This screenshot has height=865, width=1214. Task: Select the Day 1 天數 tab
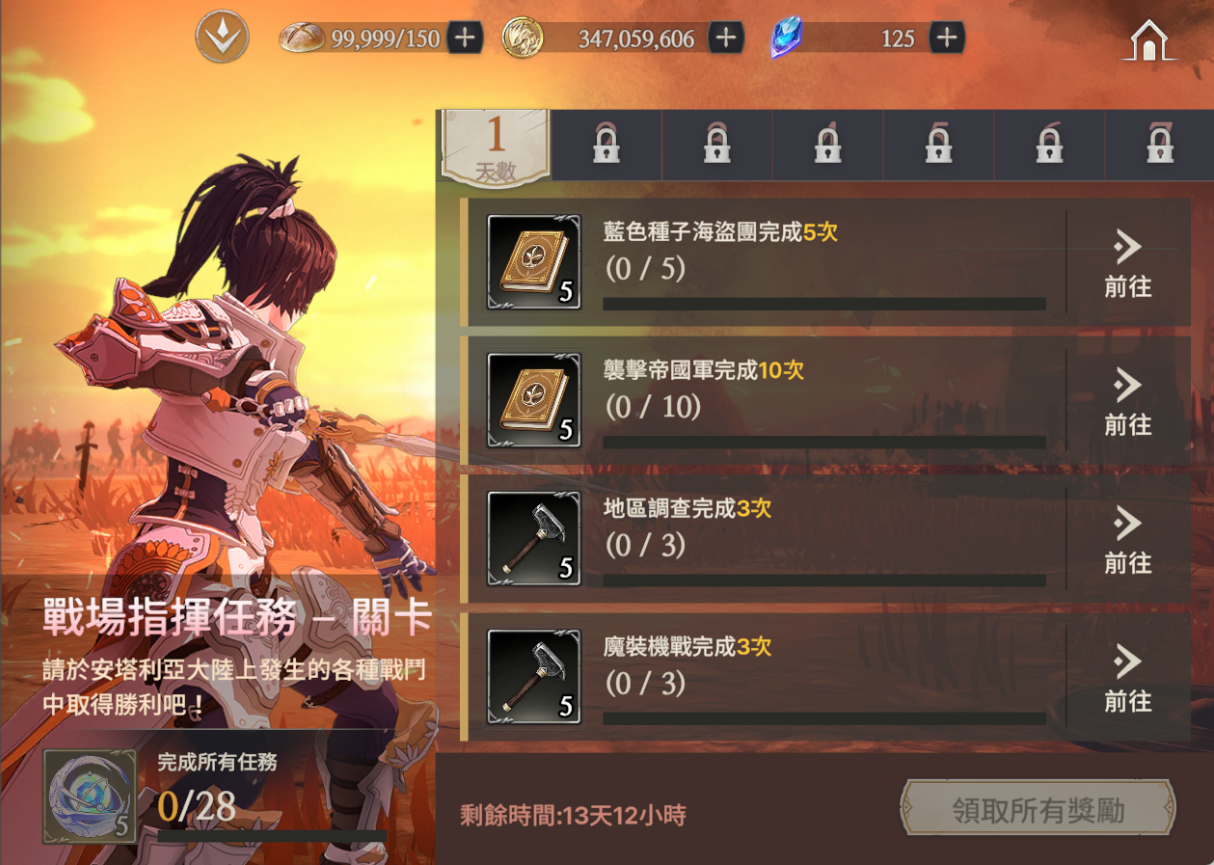tap(496, 147)
